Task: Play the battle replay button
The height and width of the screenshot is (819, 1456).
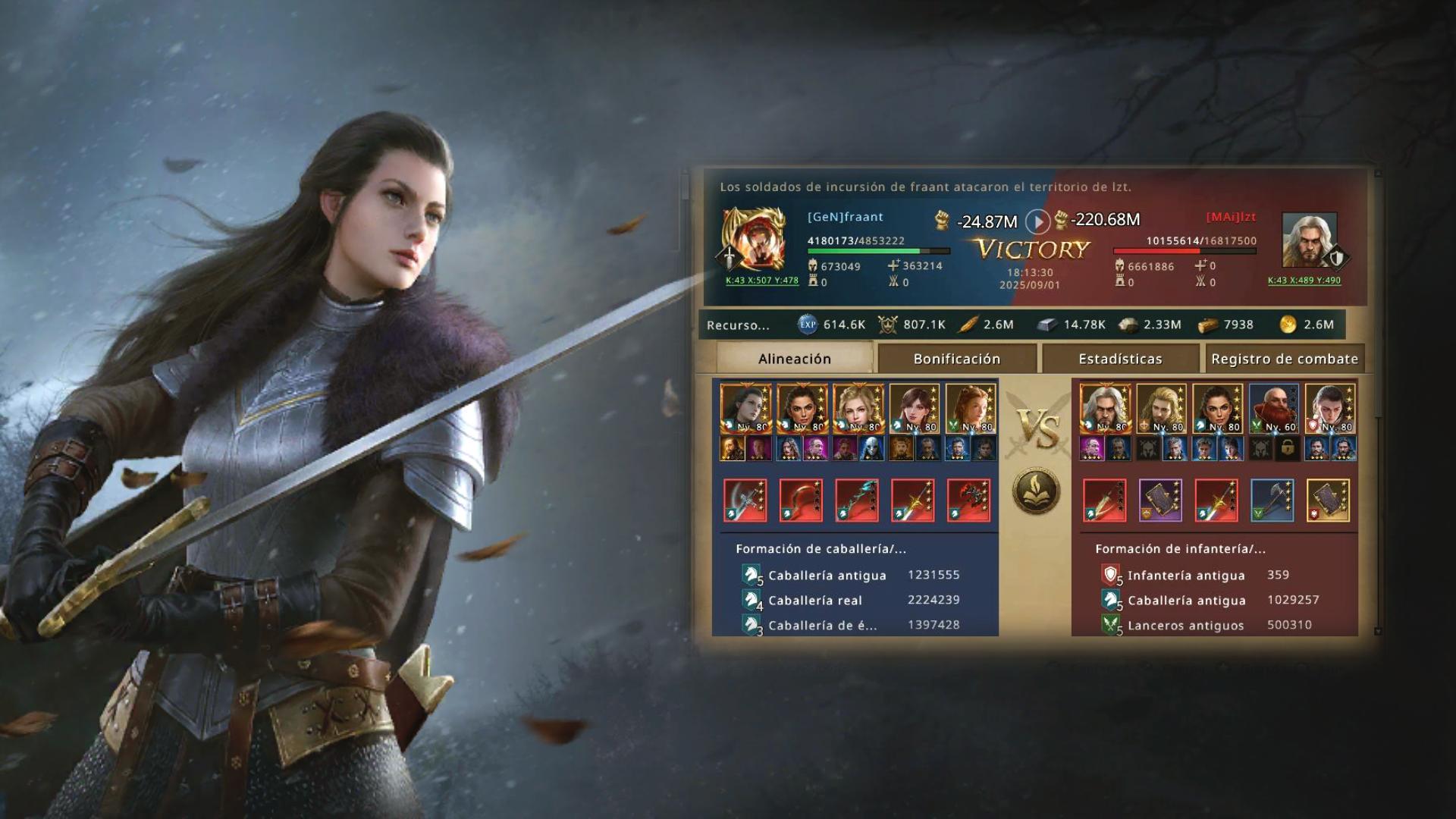Action: (x=1037, y=221)
